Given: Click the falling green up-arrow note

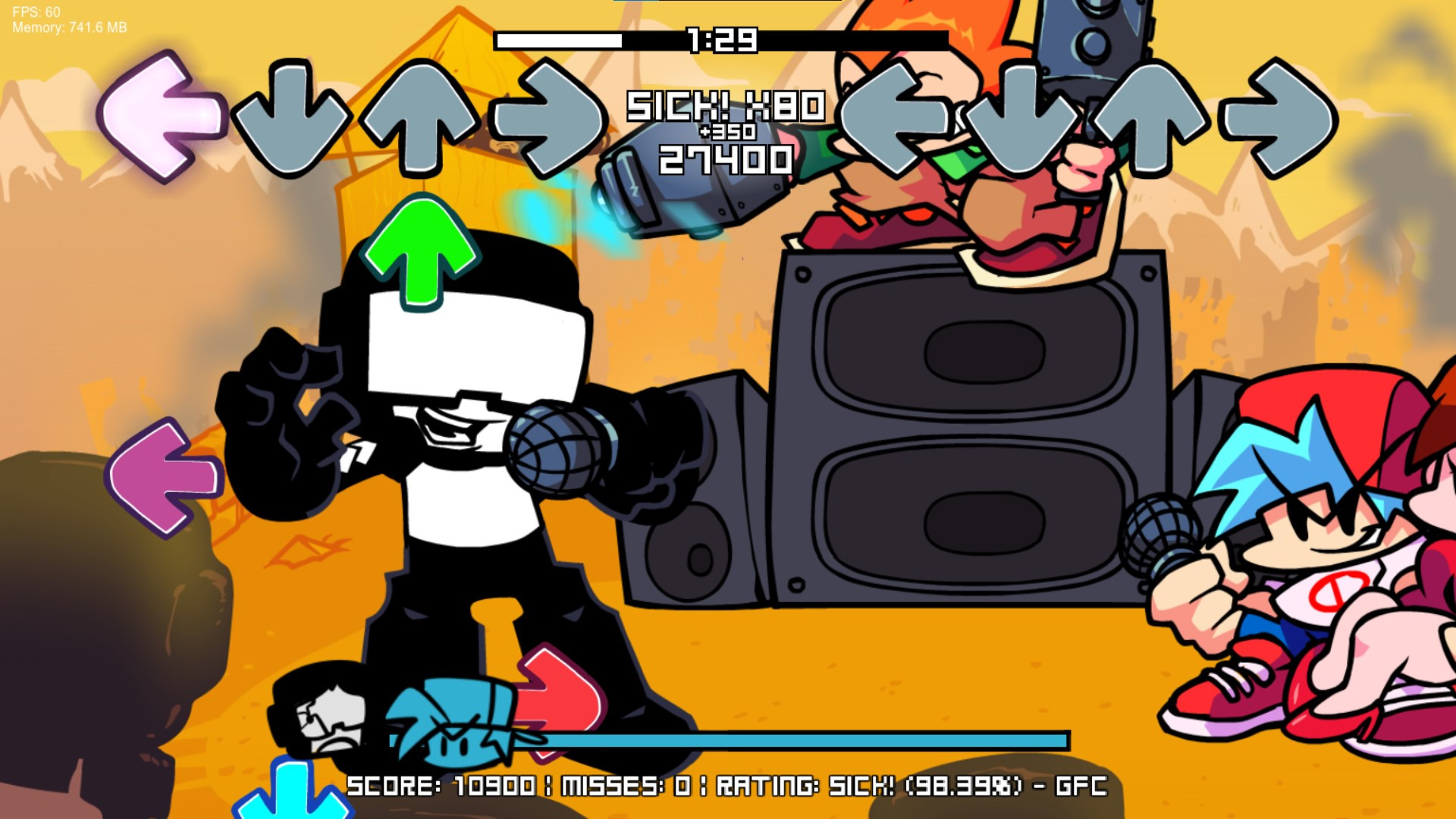Looking at the screenshot, I should pyautogui.click(x=423, y=250).
